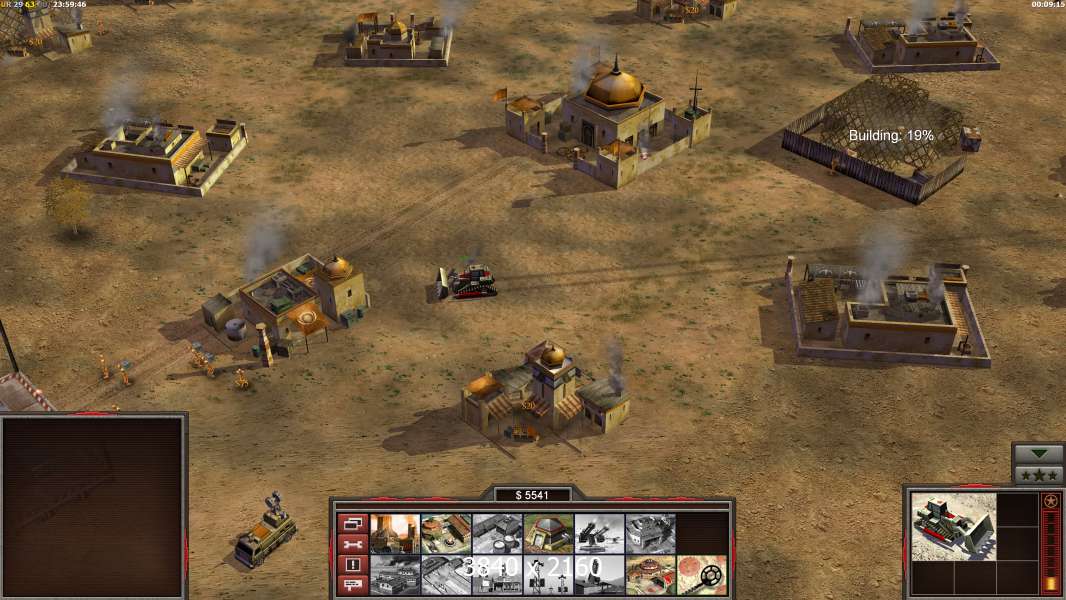This screenshot has height=600, width=1066.
Task: Click the overlapping windows button
Action: click(x=352, y=524)
